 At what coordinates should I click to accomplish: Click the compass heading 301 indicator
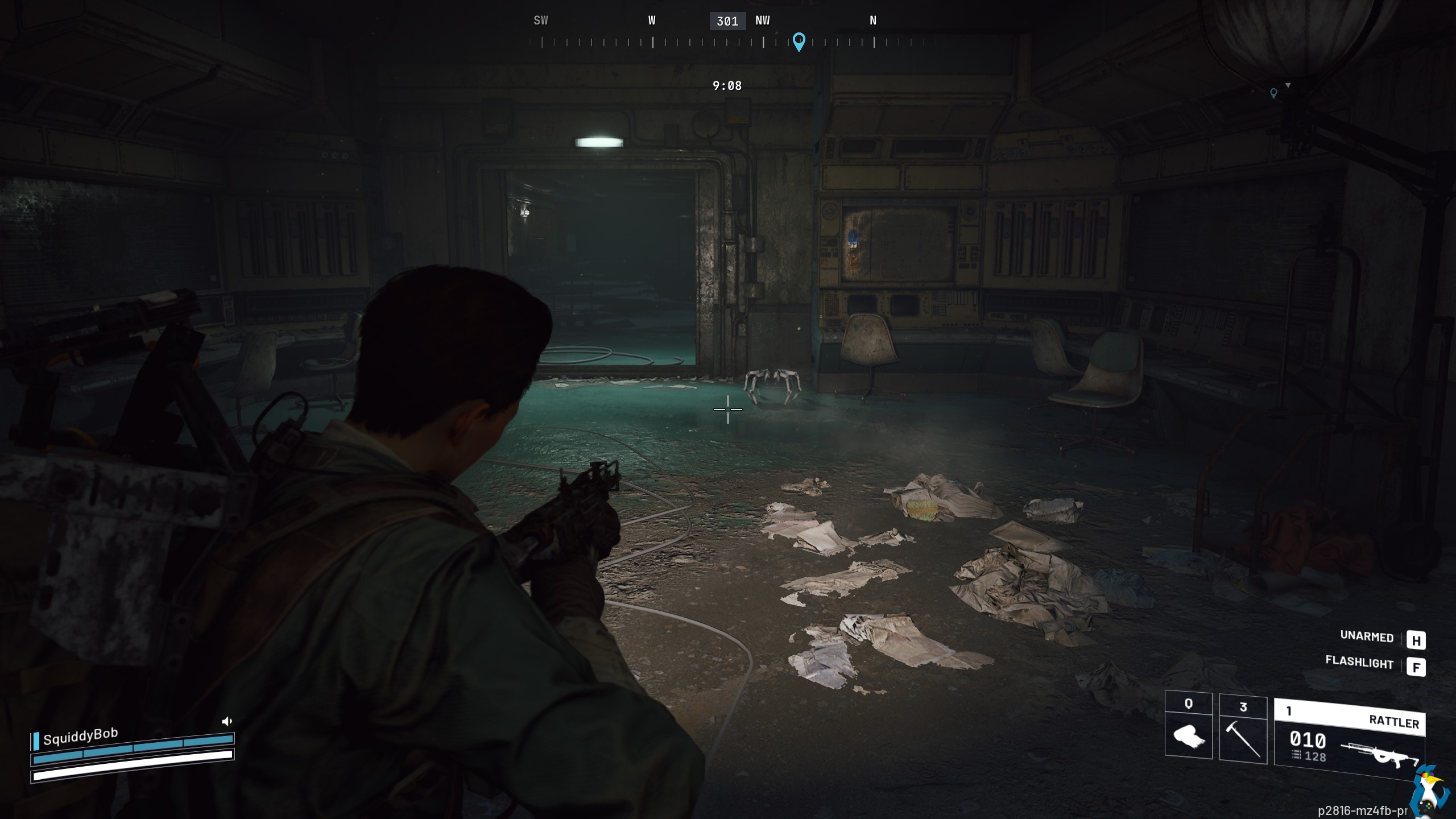(727, 22)
